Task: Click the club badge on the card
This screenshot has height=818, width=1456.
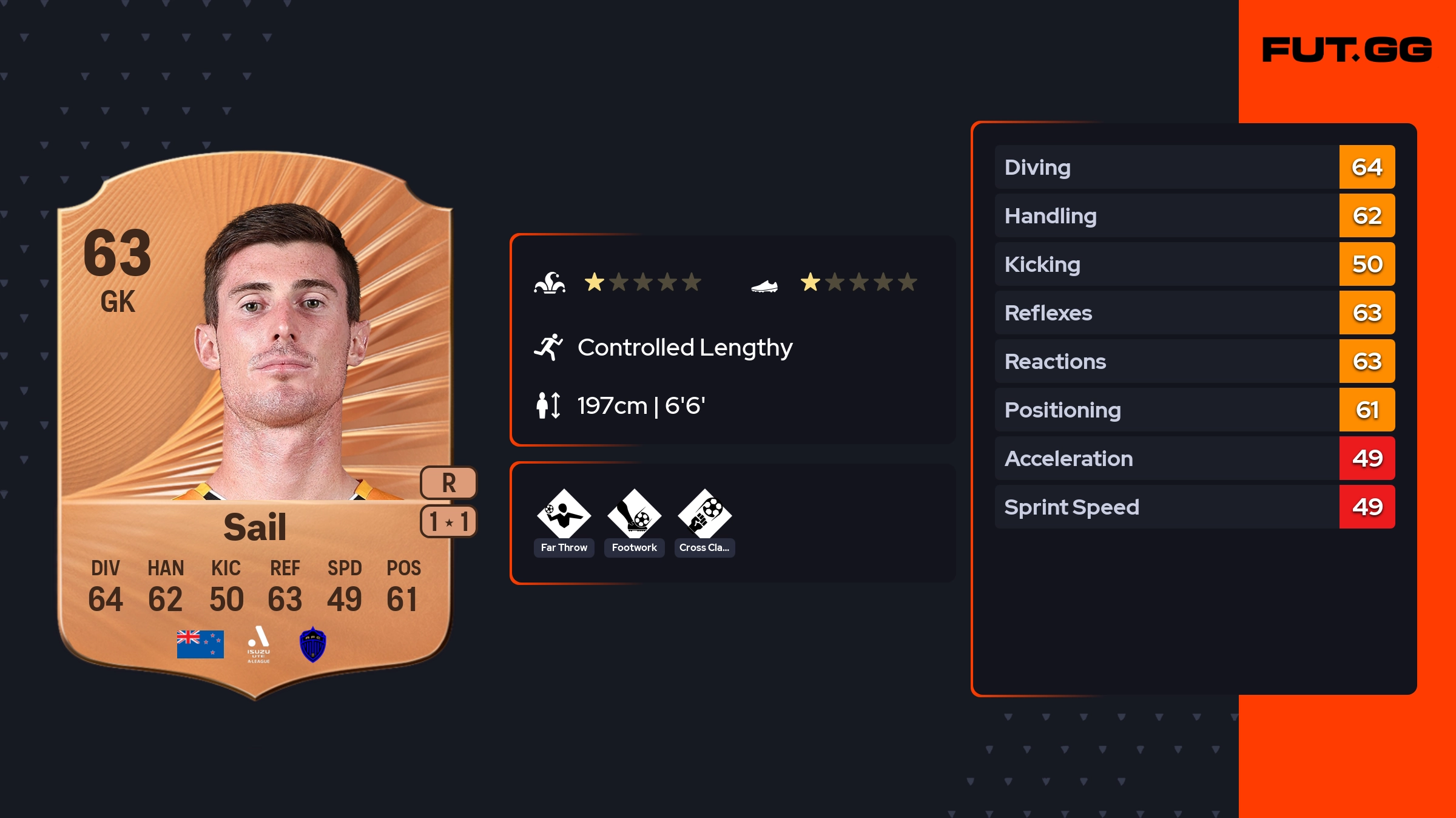Action: click(x=313, y=644)
